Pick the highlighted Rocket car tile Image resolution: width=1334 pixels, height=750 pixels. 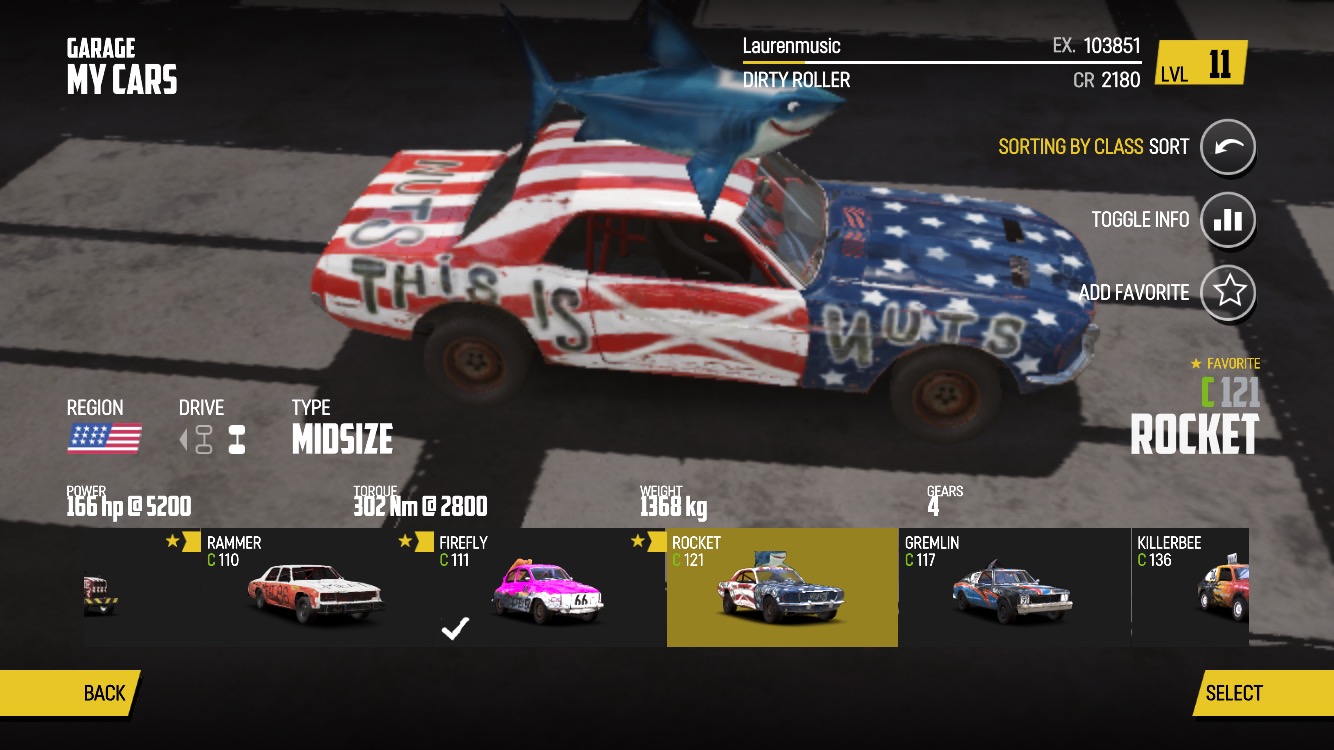(782, 588)
